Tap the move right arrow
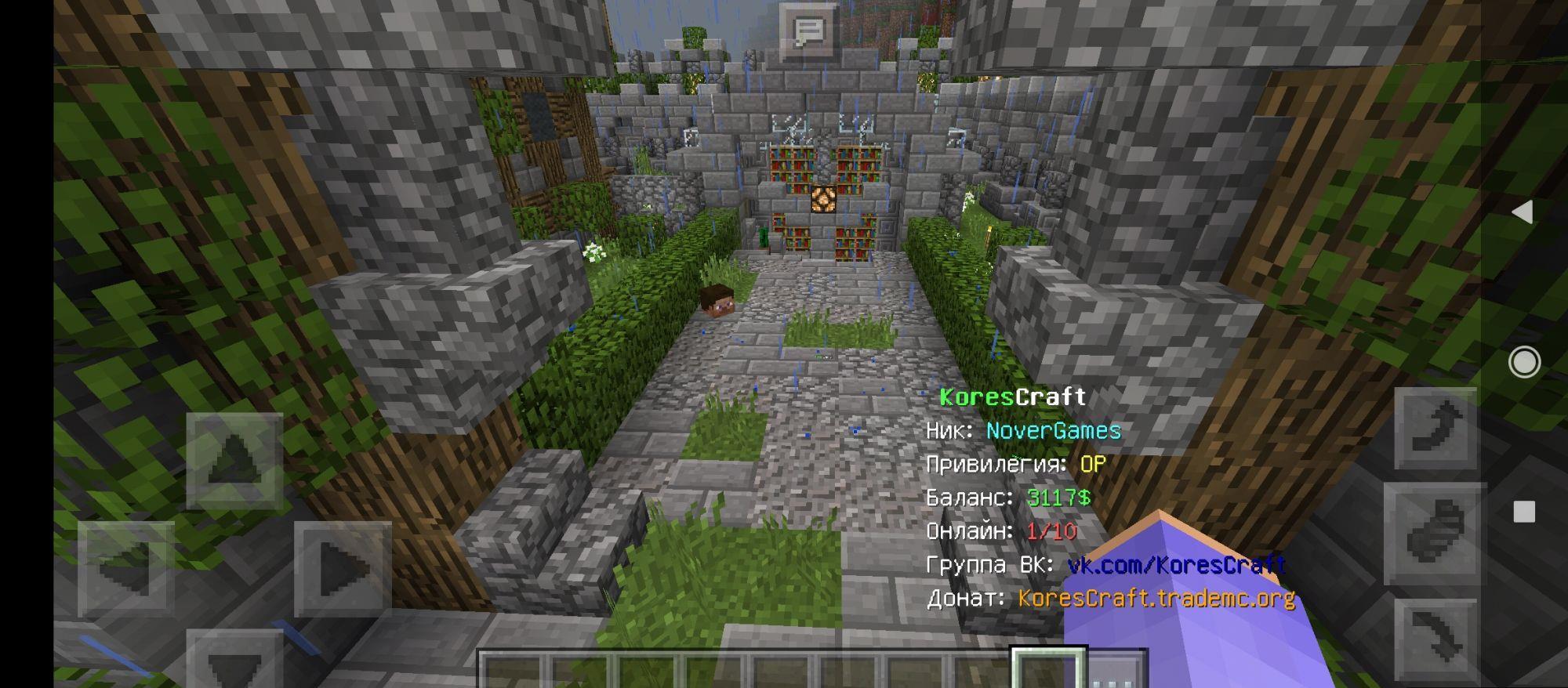This screenshot has height=688, width=1568. [x=343, y=570]
